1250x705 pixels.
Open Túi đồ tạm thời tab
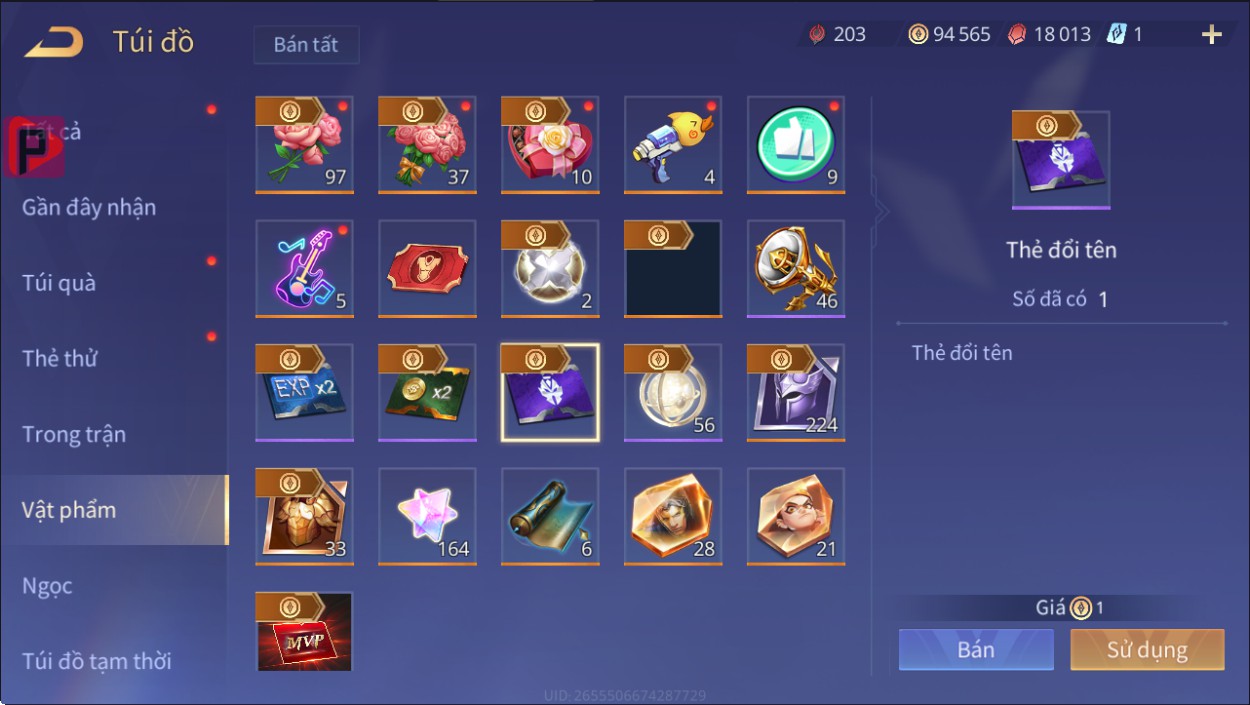[x=97, y=661]
